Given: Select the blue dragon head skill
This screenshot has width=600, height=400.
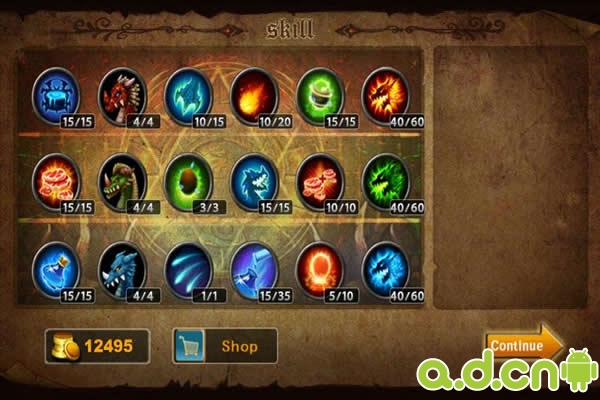Looking at the screenshot, I should pyautogui.click(x=122, y=266).
